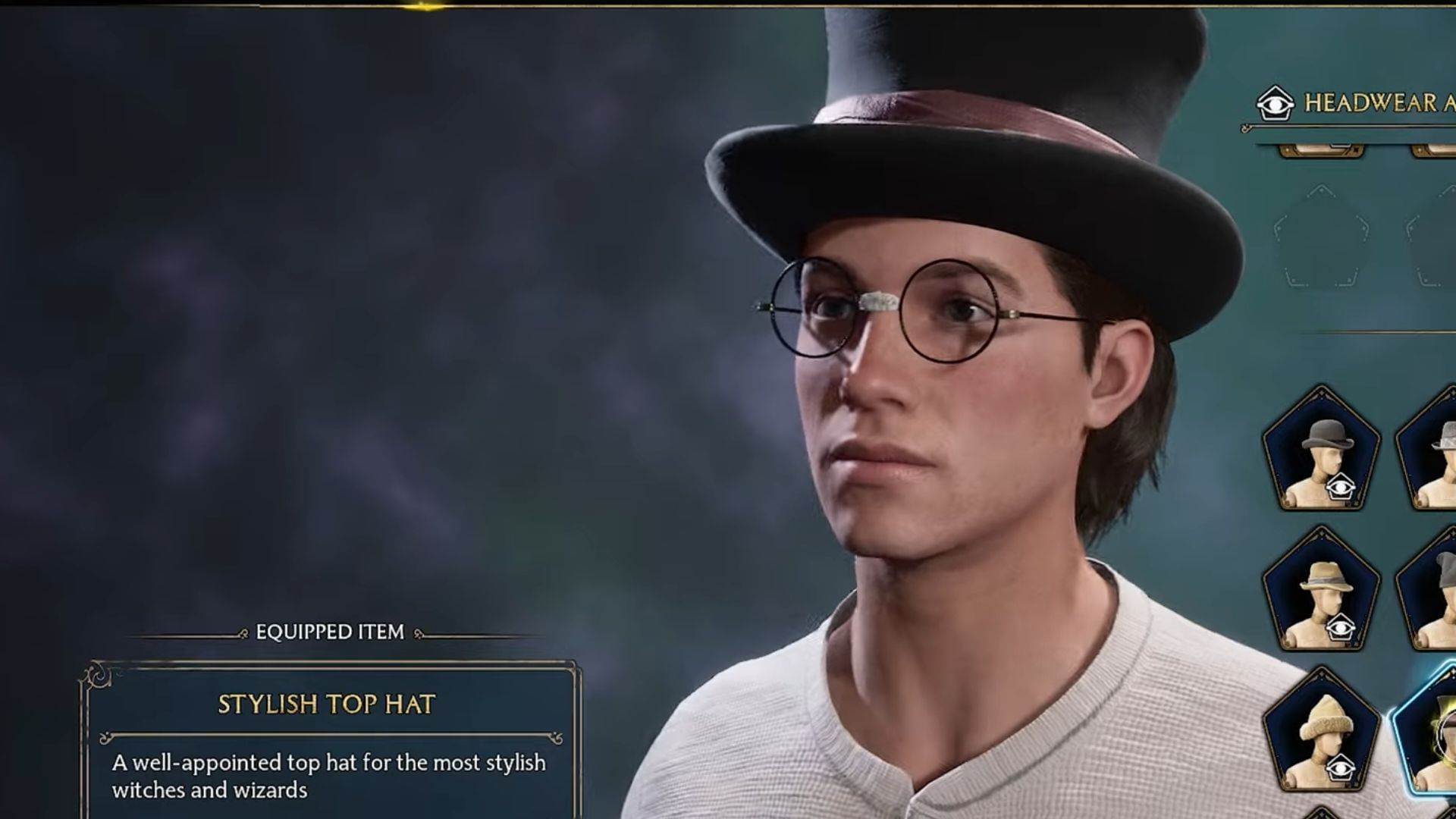This screenshot has height=819, width=1456.
Task: Toggle the visibility eye on the tan sun hat
Action: (x=1341, y=626)
